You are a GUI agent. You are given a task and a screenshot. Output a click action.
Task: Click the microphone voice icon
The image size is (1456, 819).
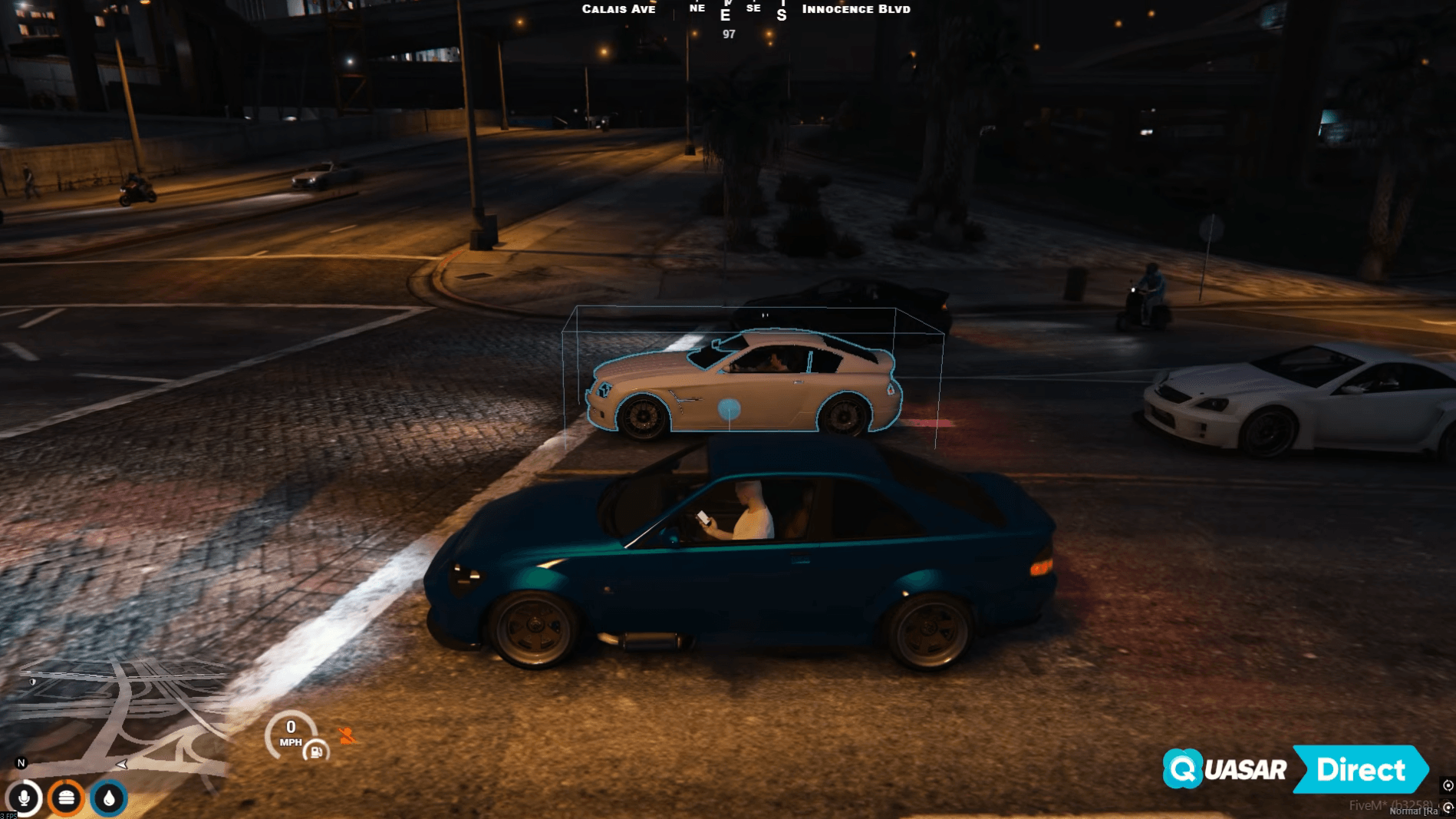[24, 798]
